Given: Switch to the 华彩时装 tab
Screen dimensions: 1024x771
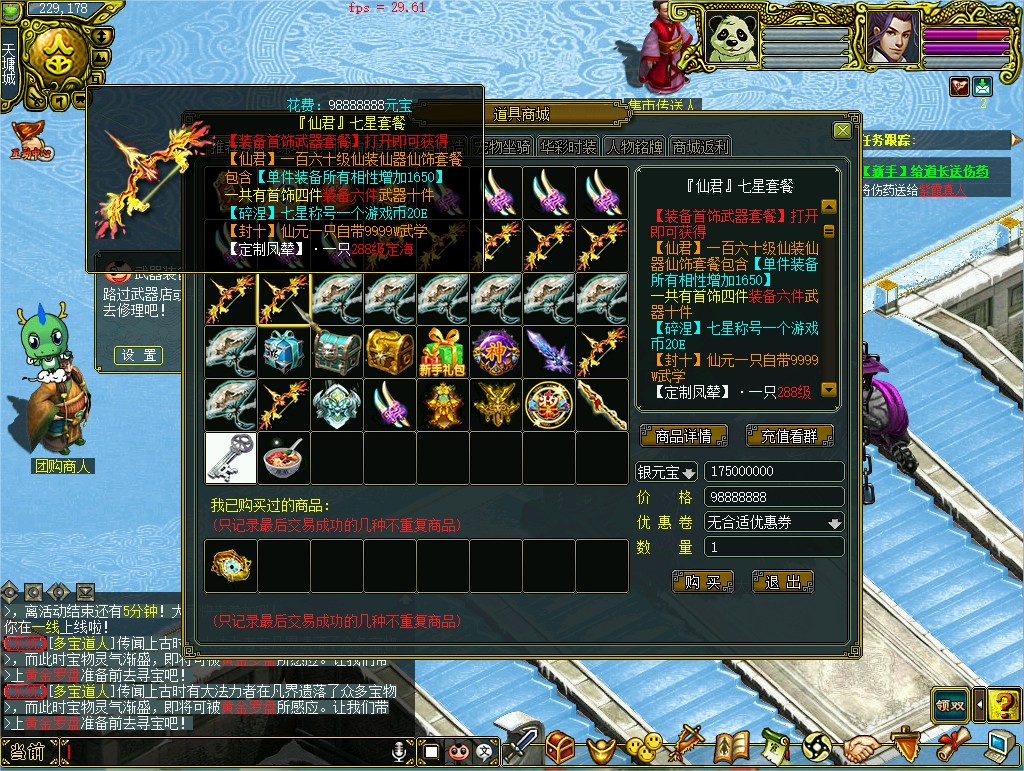Looking at the screenshot, I should point(567,147).
